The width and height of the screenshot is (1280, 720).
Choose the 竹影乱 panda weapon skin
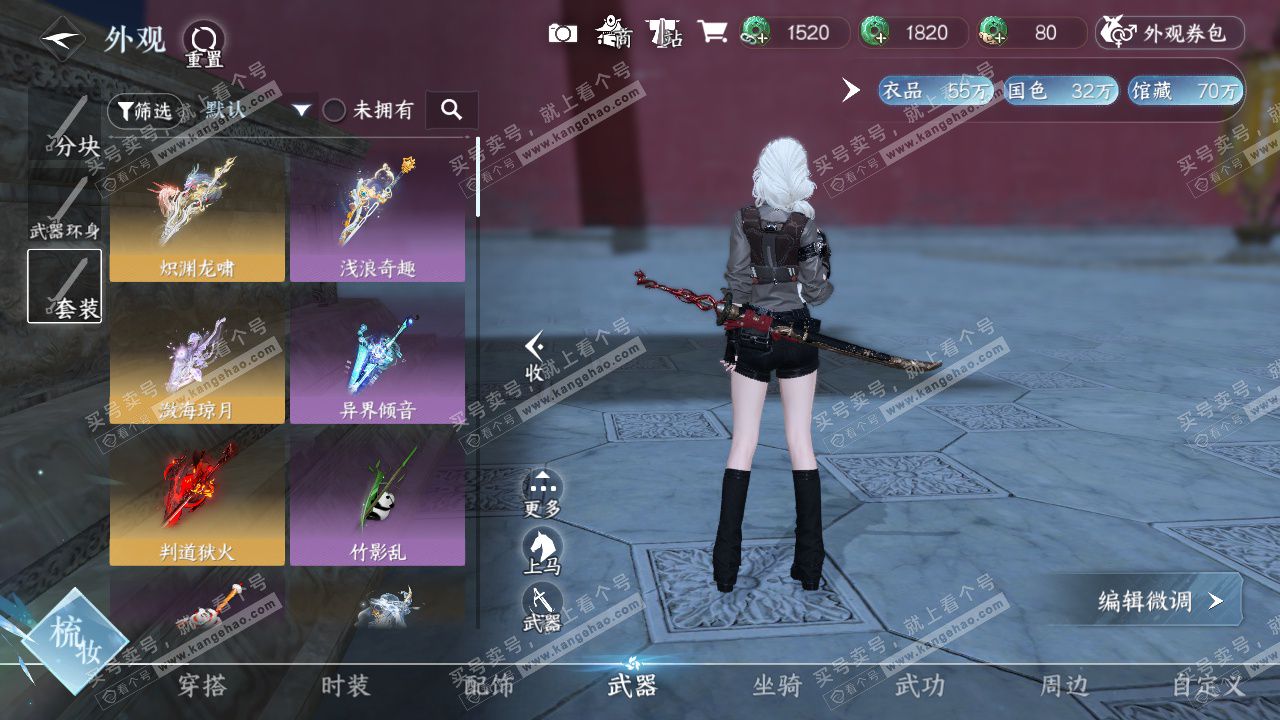(x=377, y=501)
